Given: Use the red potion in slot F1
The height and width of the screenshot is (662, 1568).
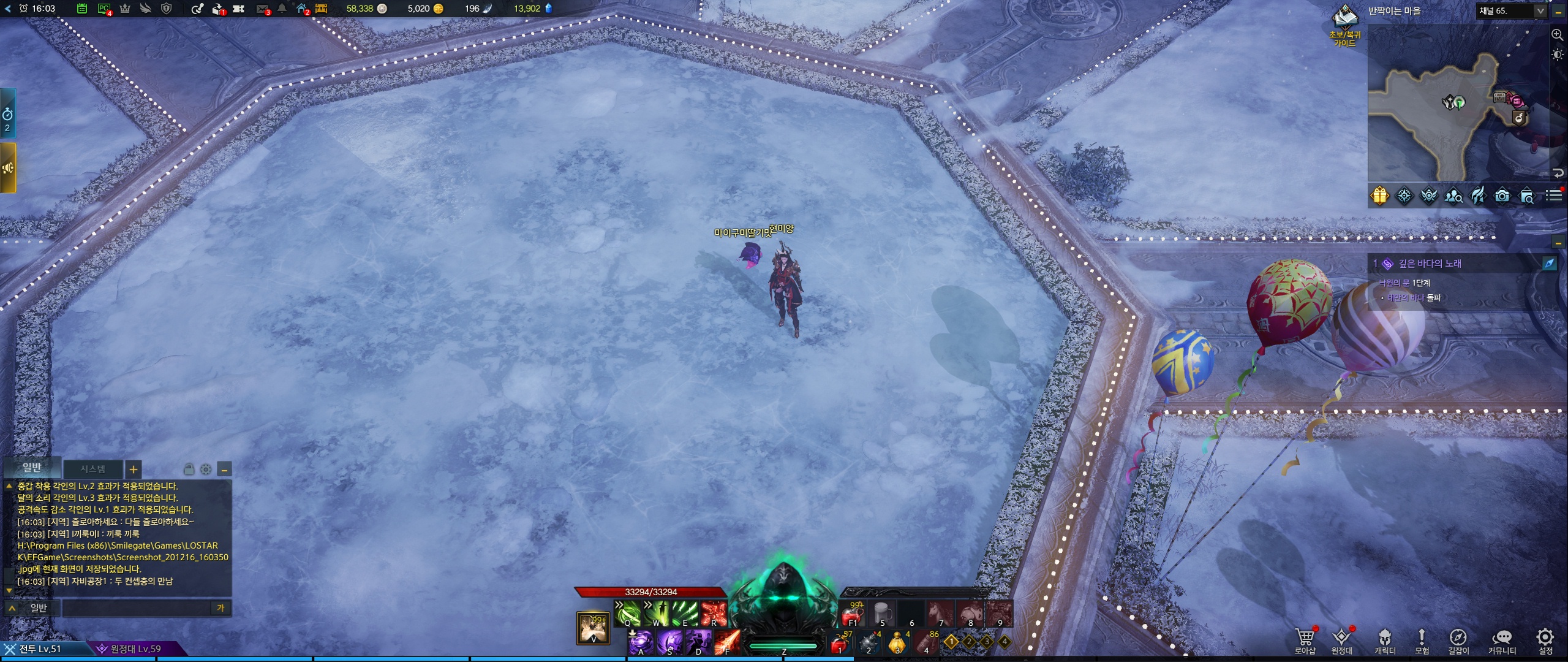Looking at the screenshot, I should coord(852,614).
